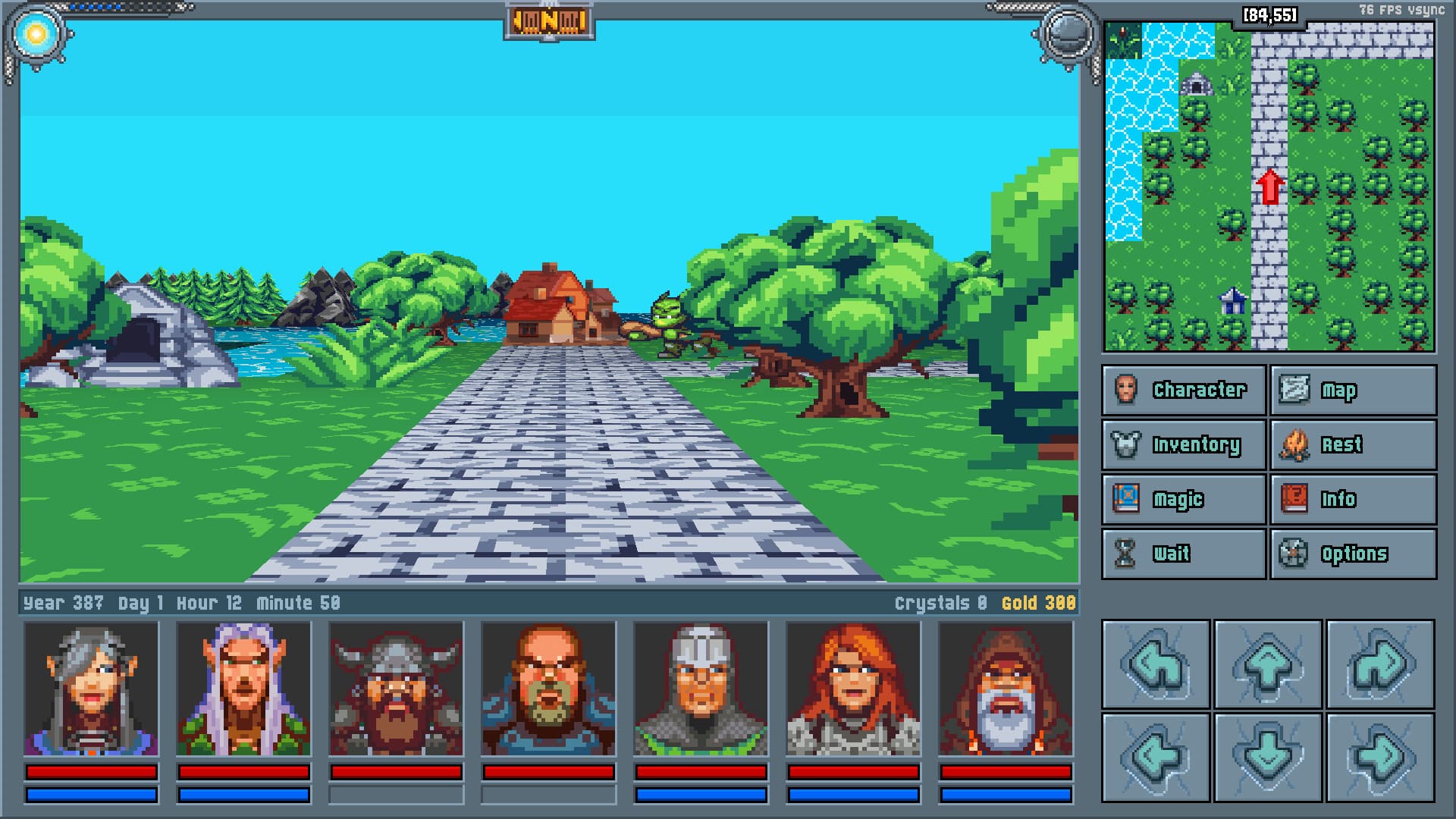
Task: Open Inventory using the armor icon
Action: [x=1128, y=444]
